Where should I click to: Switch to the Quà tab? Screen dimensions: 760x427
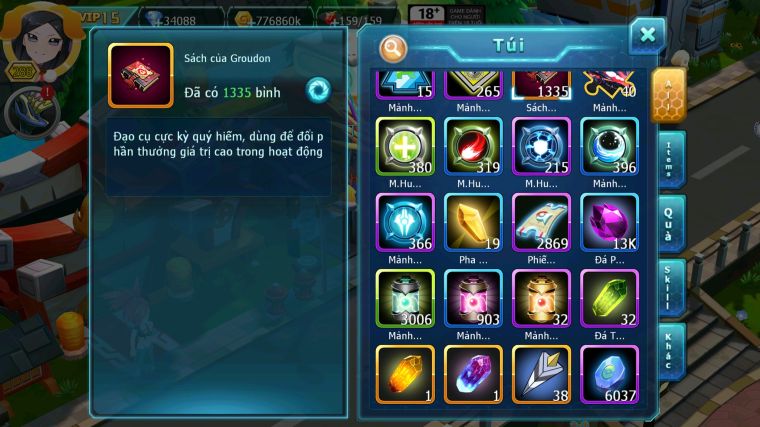point(670,223)
